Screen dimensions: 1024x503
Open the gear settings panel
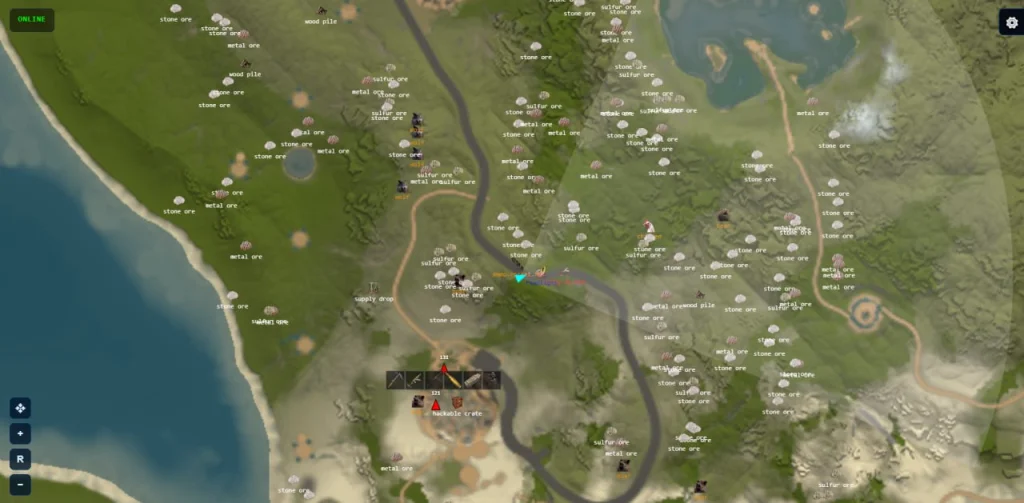point(1010,23)
